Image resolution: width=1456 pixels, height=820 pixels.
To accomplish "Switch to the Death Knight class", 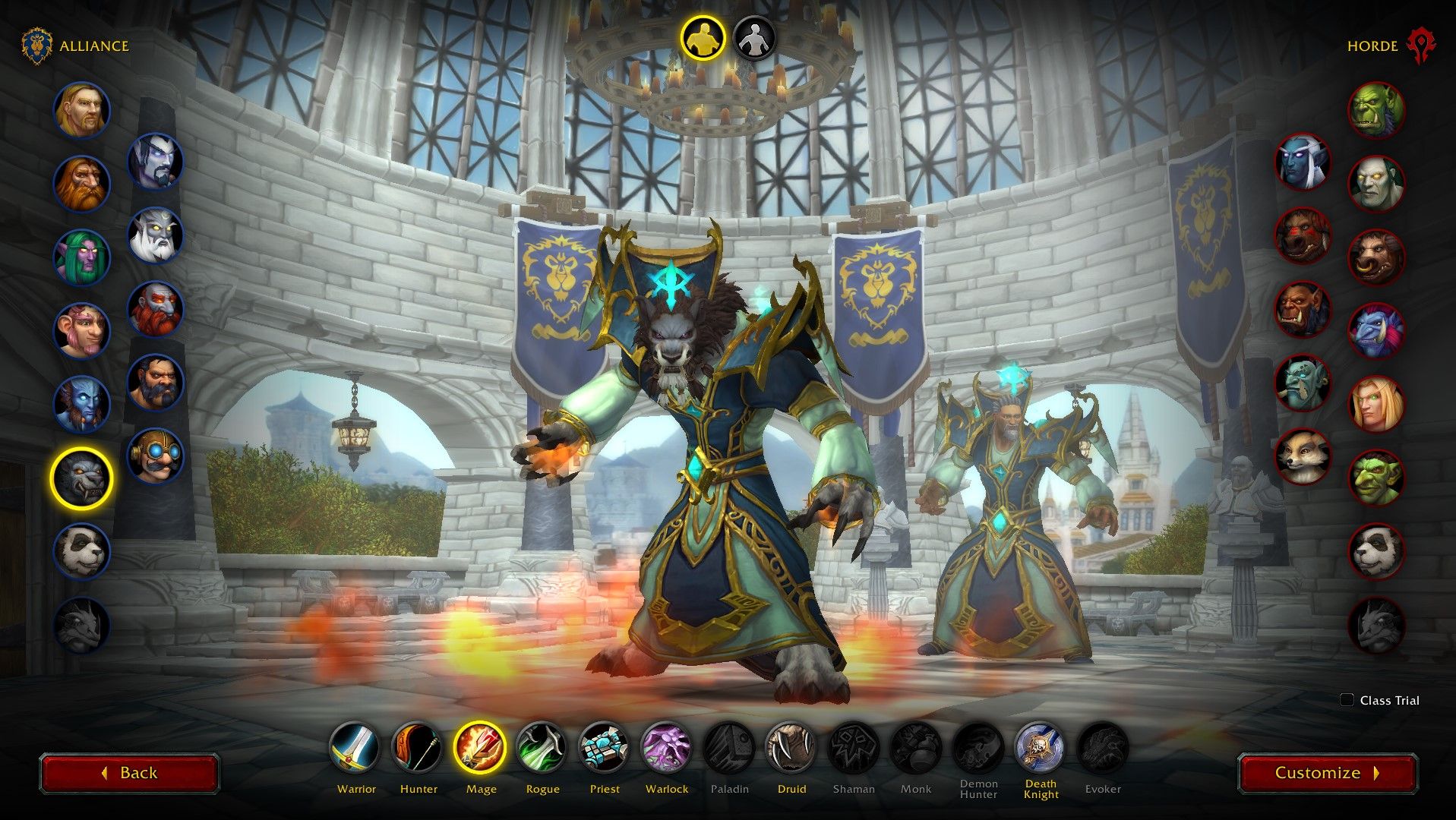I will point(1041,748).
